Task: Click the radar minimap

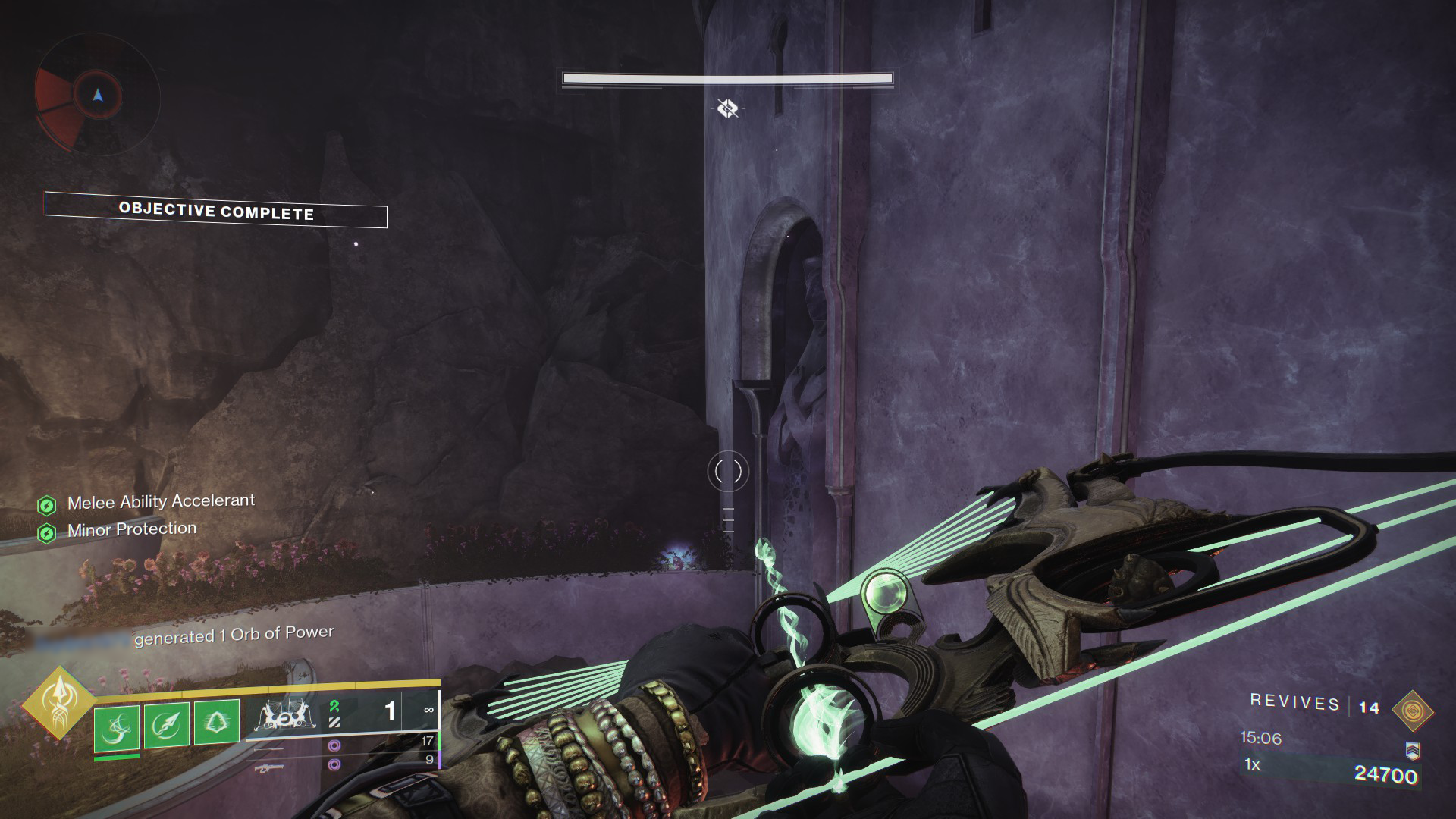Action: pos(97,96)
